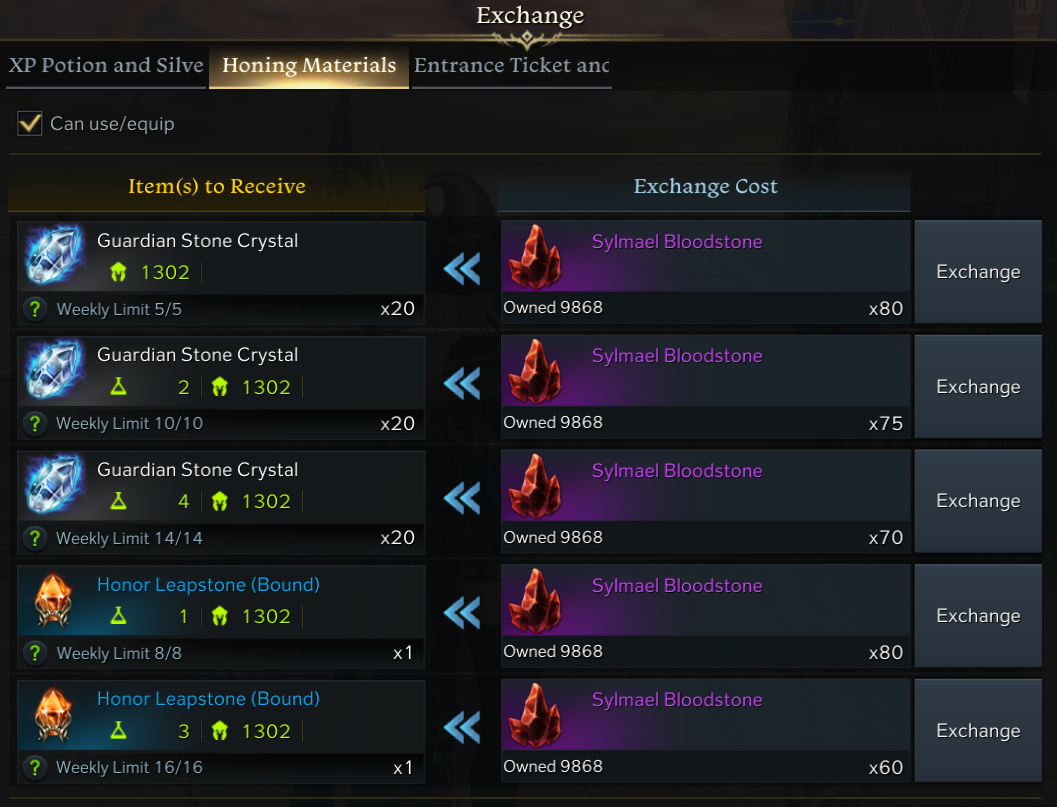This screenshot has height=807, width=1057.
Task: Toggle the Can use/equip checkbox
Action: (x=30, y=124)
